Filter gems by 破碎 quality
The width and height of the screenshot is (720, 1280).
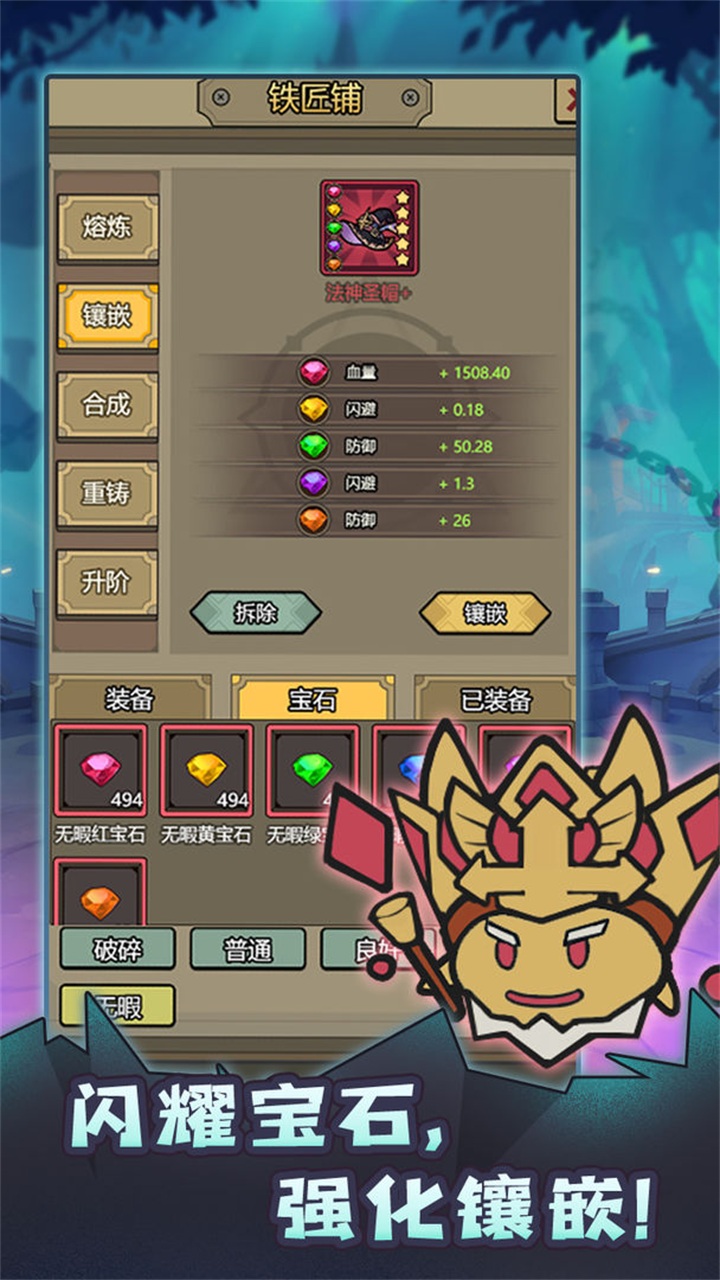click(117, 949)
